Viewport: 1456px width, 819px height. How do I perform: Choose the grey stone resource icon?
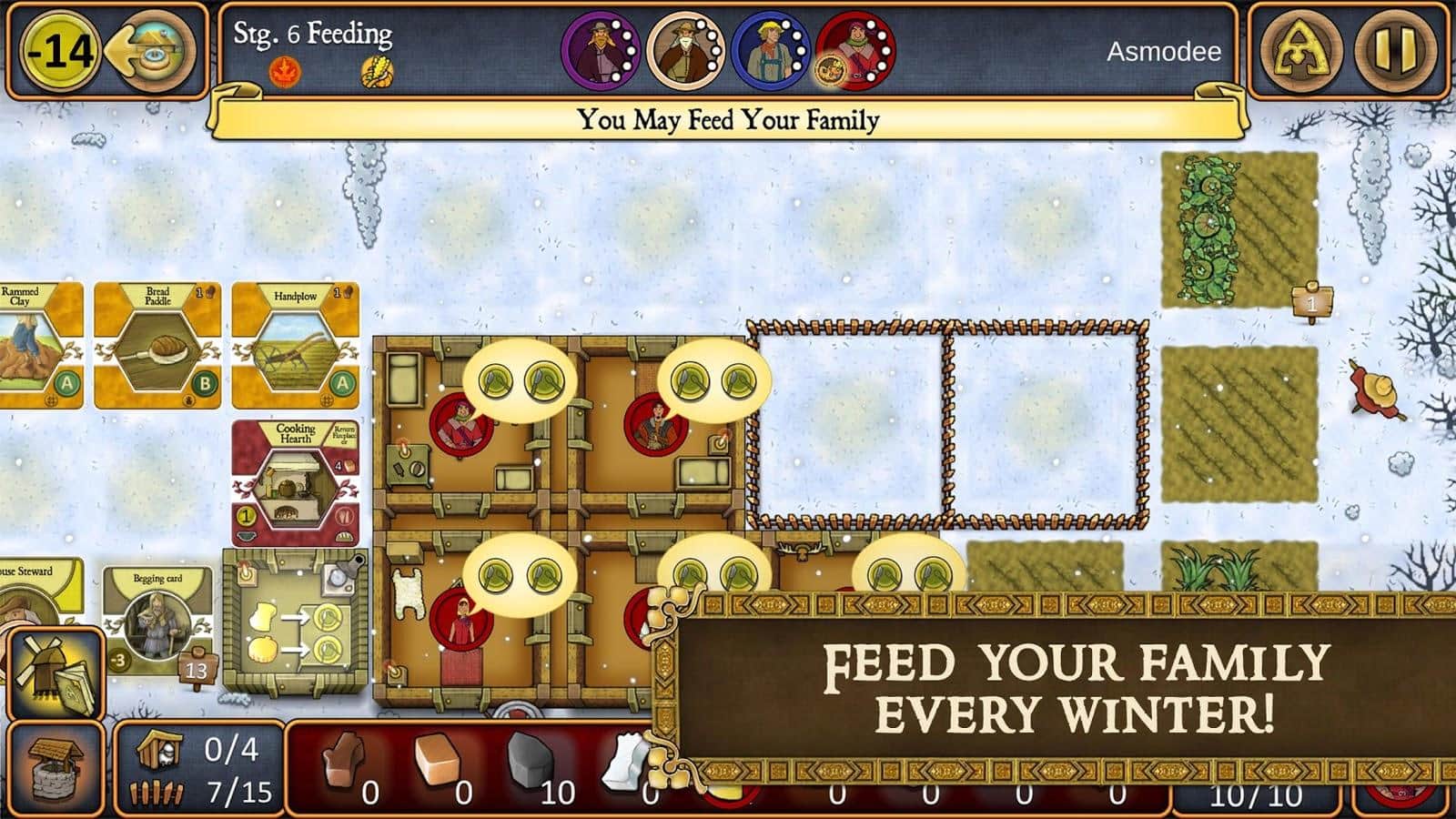pos(531,760)
